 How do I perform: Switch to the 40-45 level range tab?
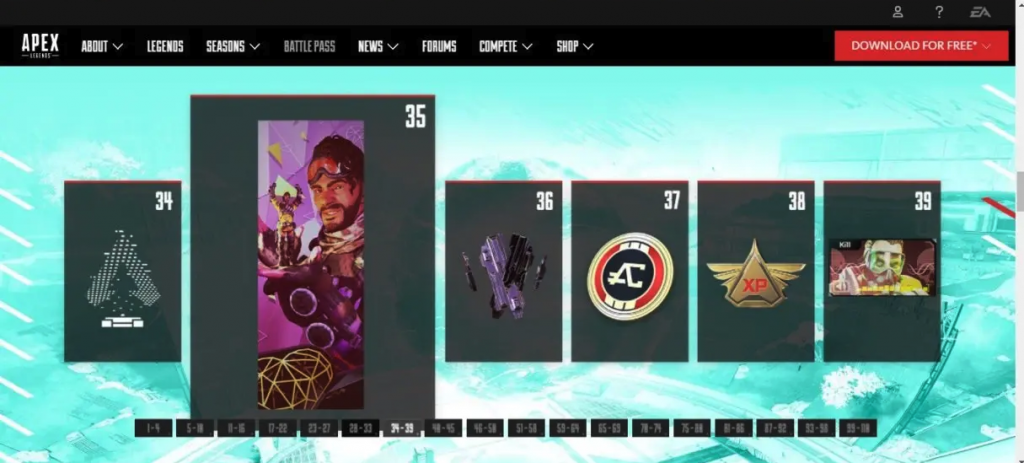(443, 428)
